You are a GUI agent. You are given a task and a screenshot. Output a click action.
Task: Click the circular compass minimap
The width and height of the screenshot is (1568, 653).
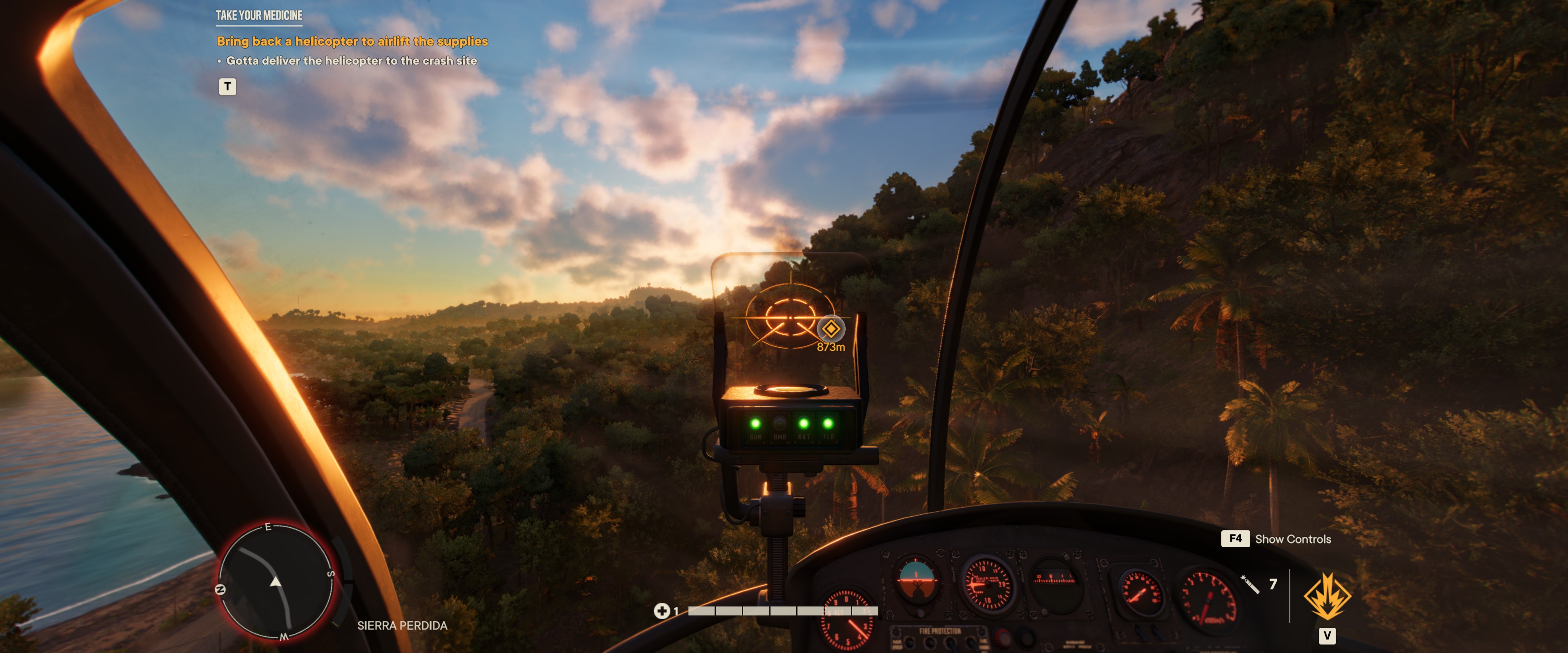[x=276, y=581]
